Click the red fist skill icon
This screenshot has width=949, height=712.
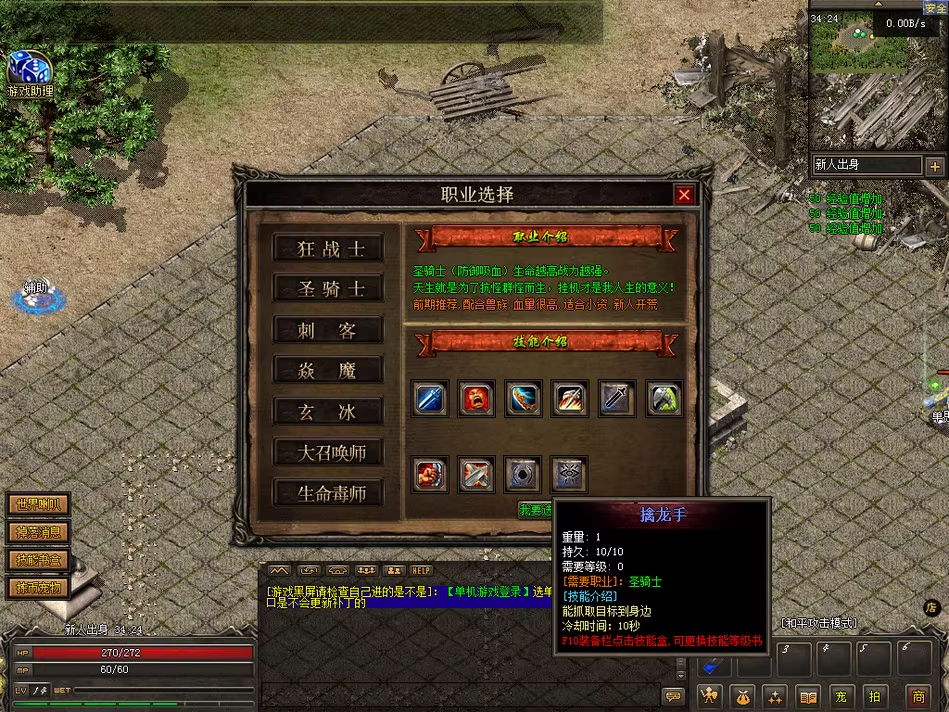pos(430,473)
